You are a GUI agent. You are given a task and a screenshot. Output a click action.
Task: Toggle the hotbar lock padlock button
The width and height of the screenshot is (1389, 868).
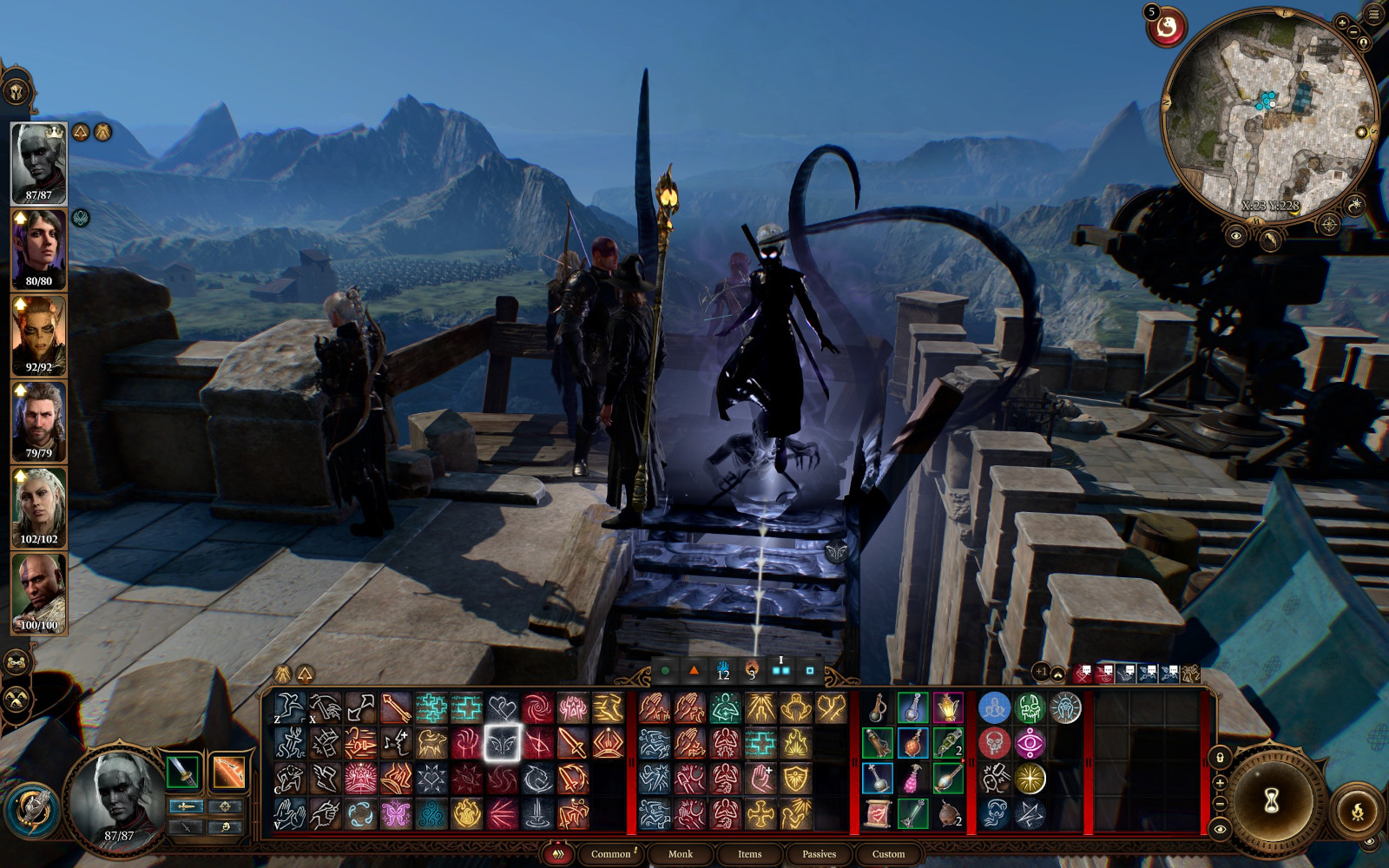pyautogui.click(x=1219, y=759)
